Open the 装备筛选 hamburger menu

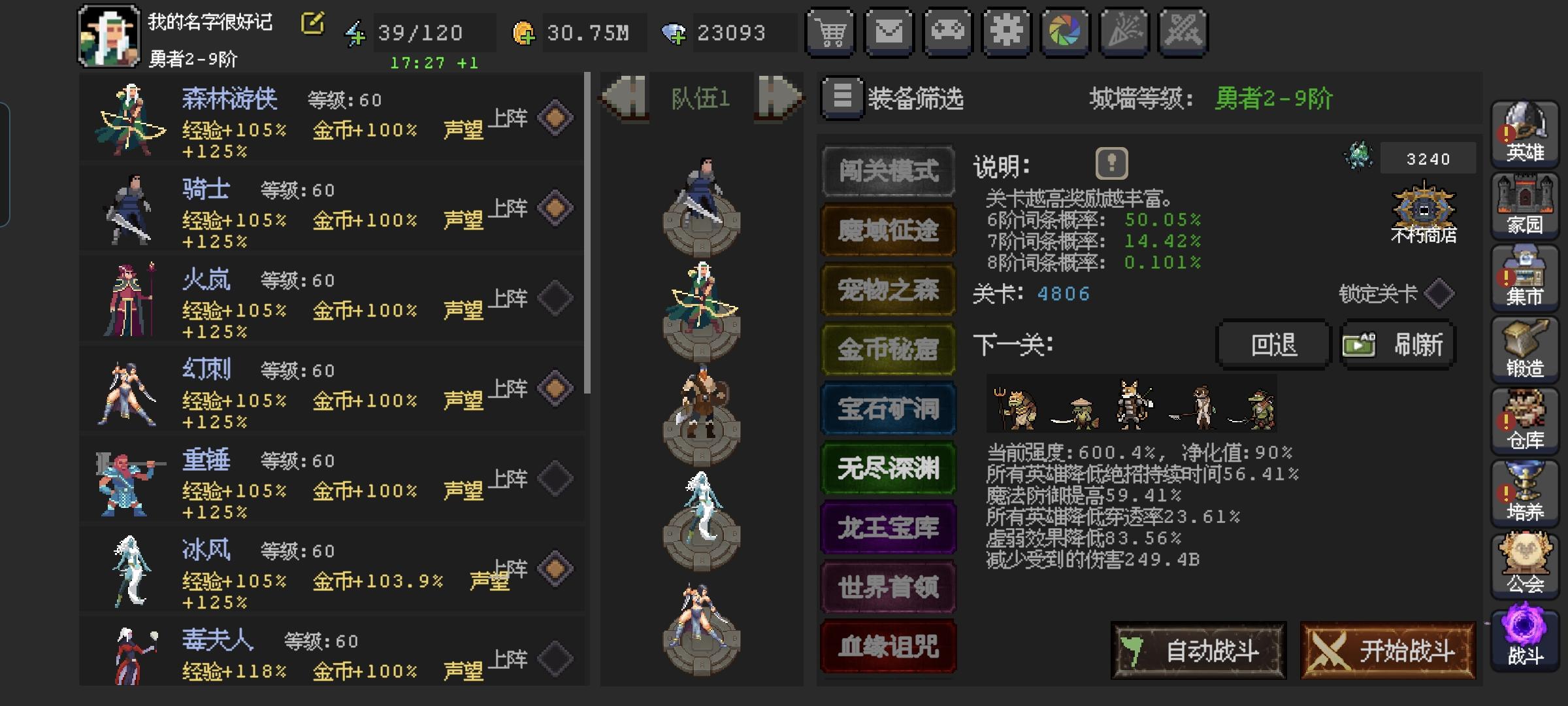pyautogui.click(x=843, y=97)
